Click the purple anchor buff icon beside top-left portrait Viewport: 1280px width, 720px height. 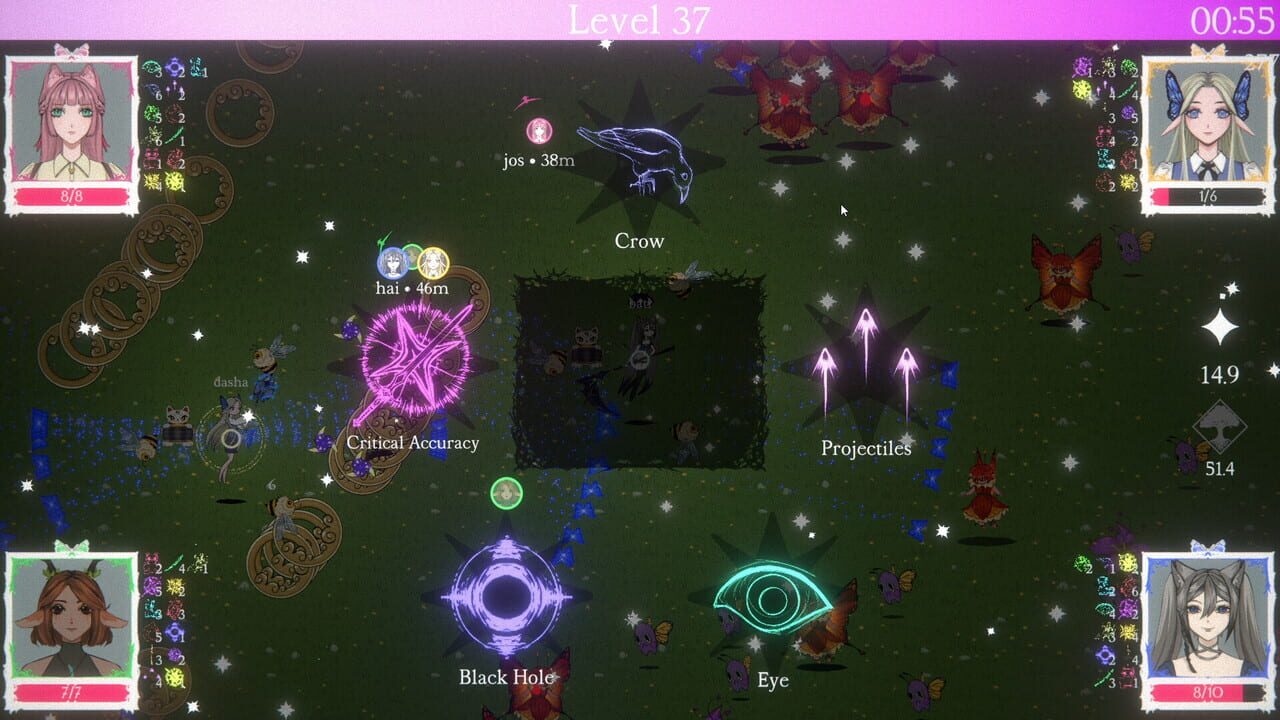175,67
